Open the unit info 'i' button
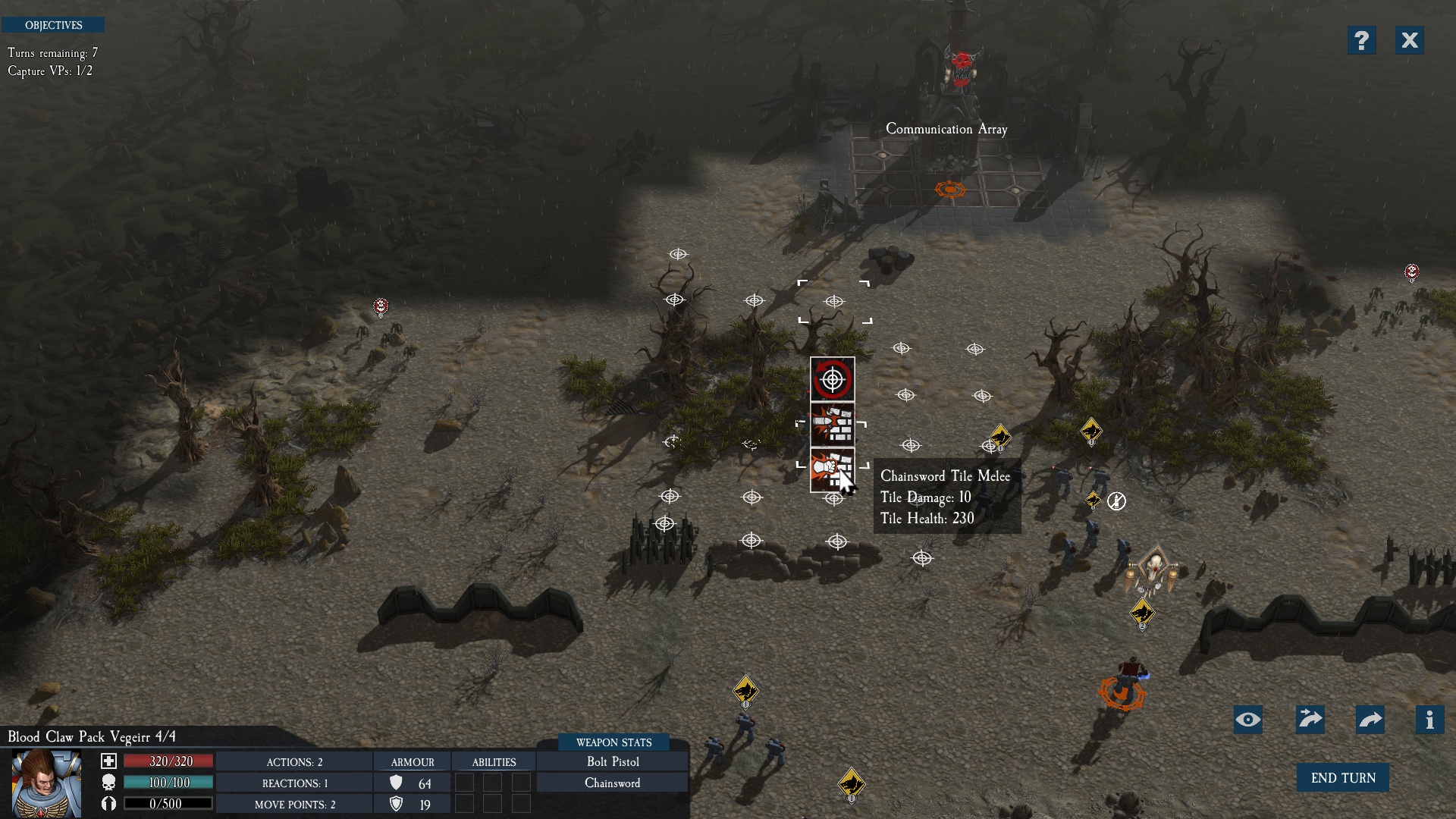The width and height of the screenshot is (1456, 819). pyautogui.click(x=1429, y=720)
